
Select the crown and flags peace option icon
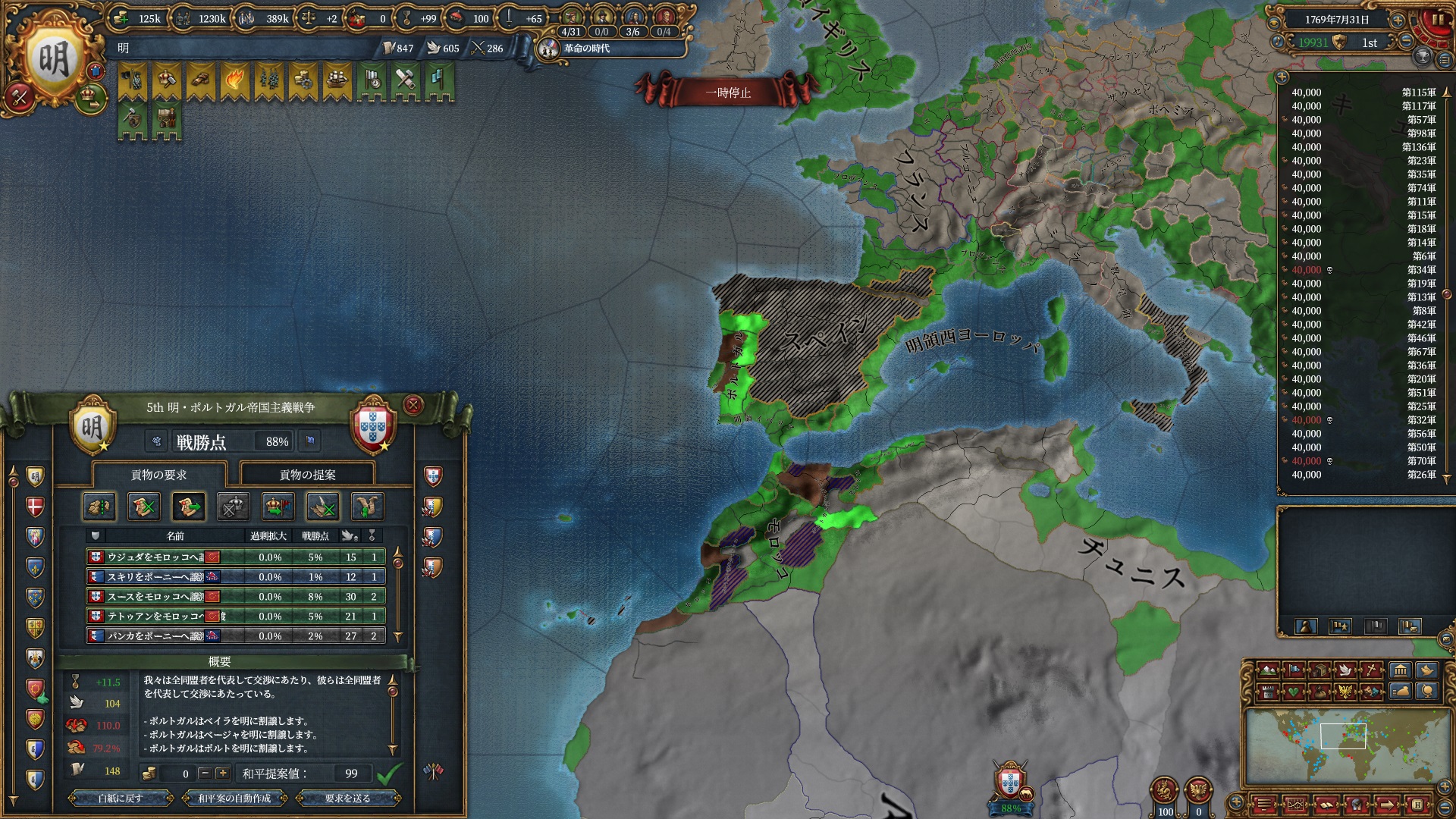pyautogui.click(x=278, y=507)
